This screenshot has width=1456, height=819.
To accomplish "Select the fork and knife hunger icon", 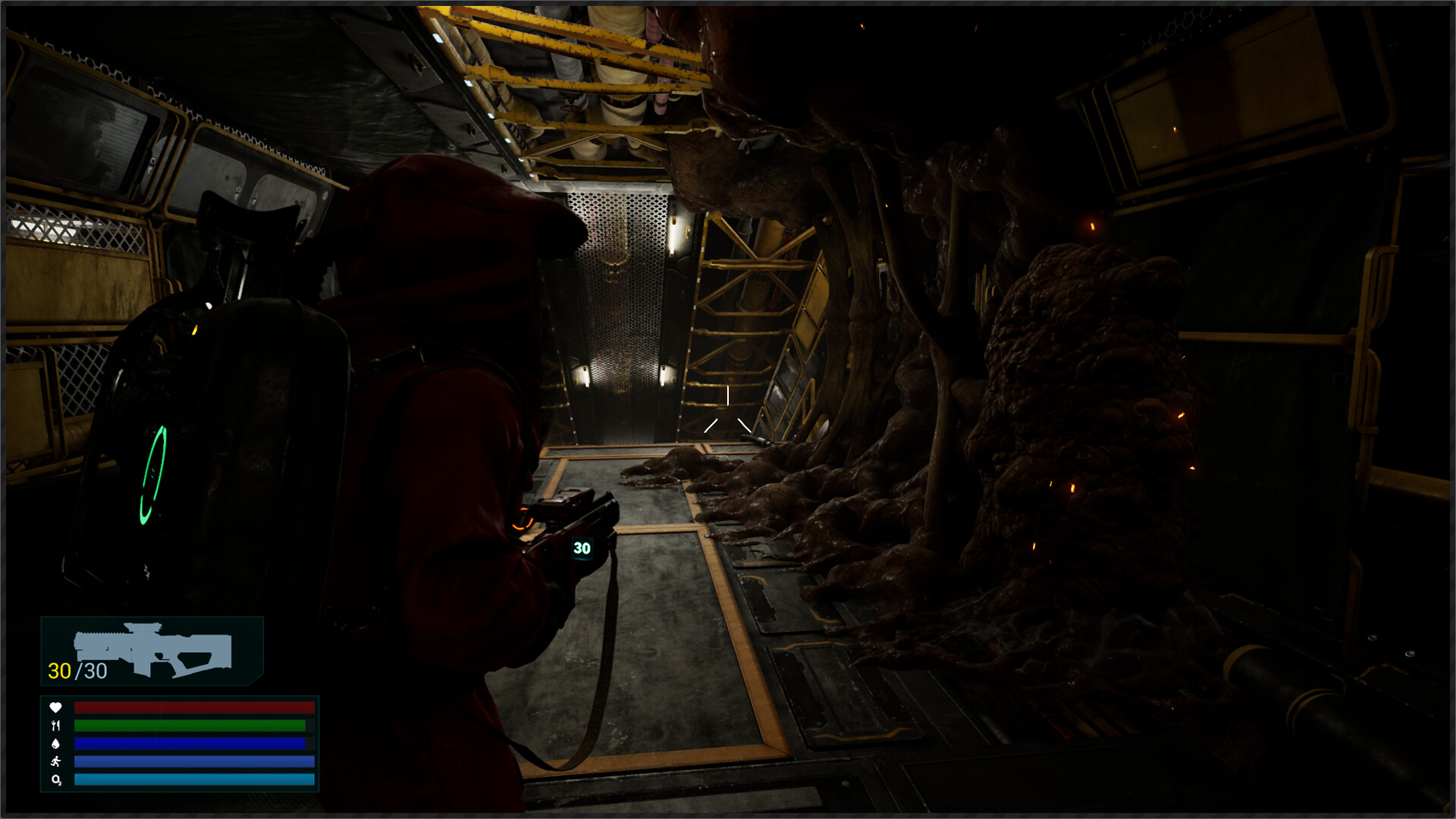I will pyautogui.click(x=55, y=726).
